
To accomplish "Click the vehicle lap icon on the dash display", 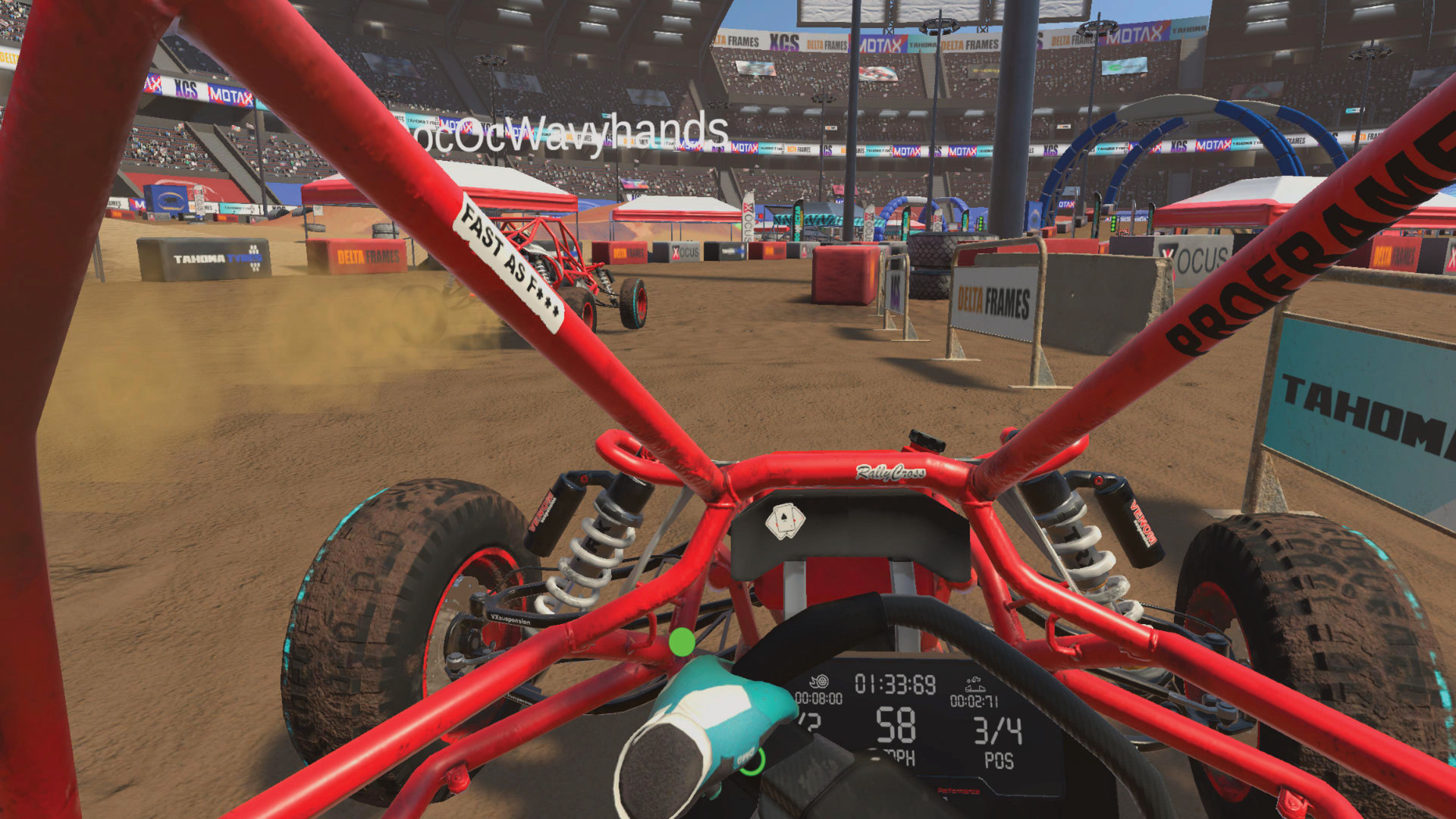I will coord(976,682).
